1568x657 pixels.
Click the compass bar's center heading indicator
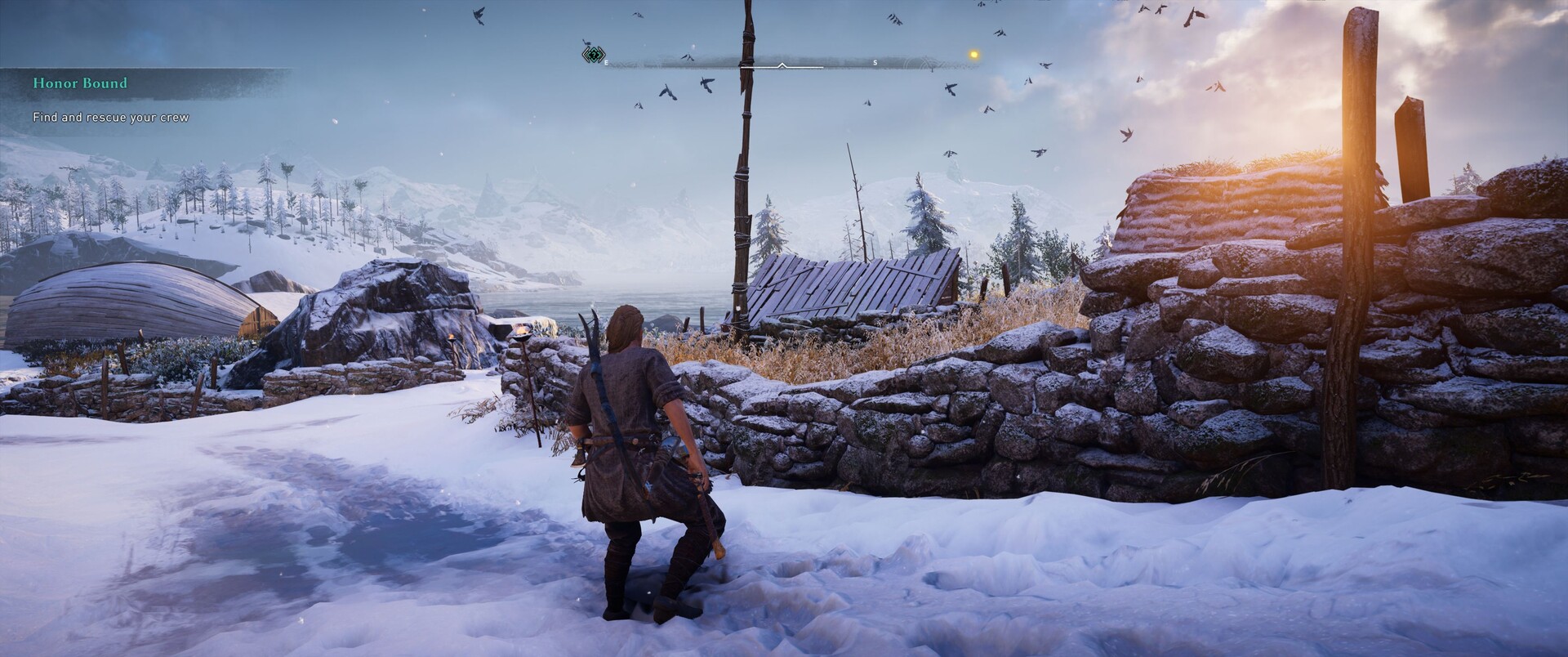click(x=782, y=65)
